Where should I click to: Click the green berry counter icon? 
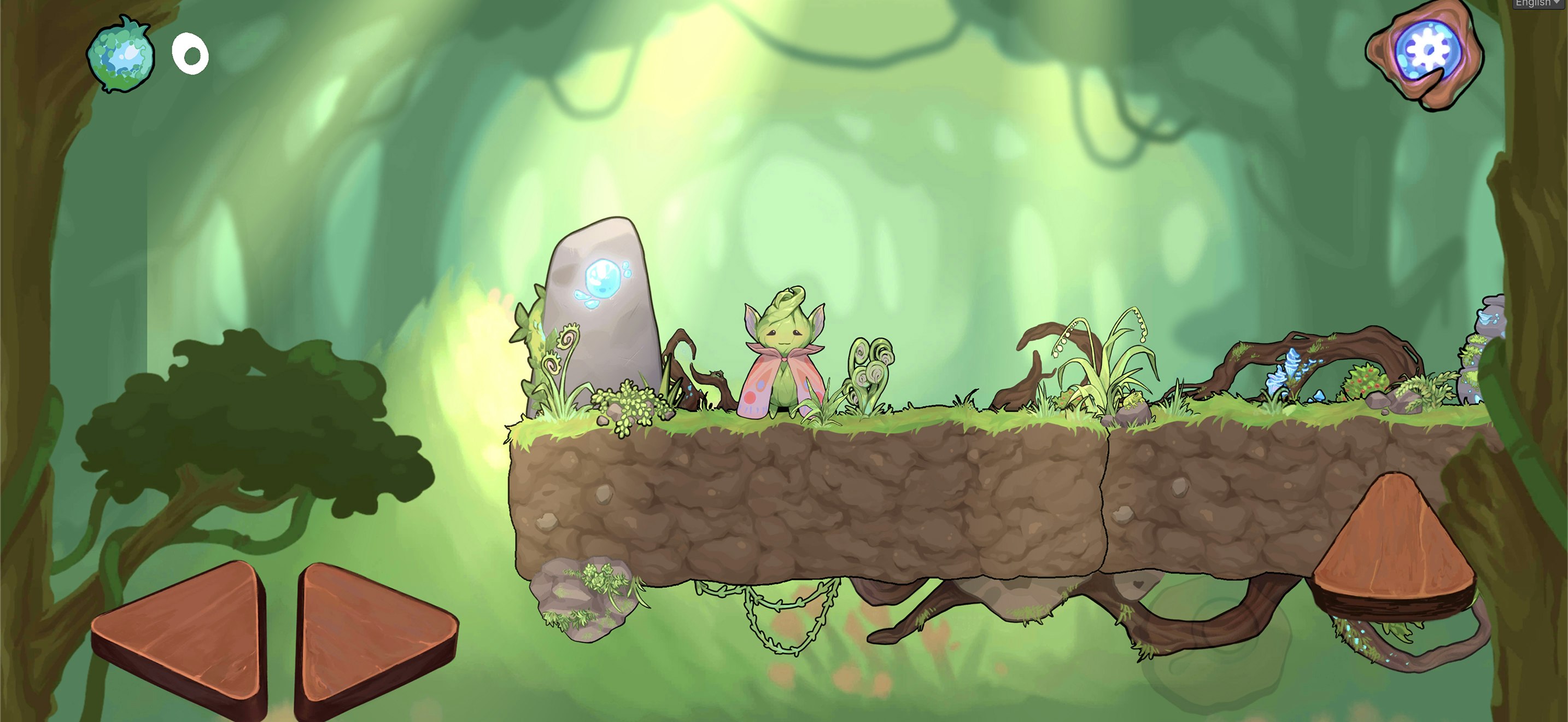coord(120,54)
